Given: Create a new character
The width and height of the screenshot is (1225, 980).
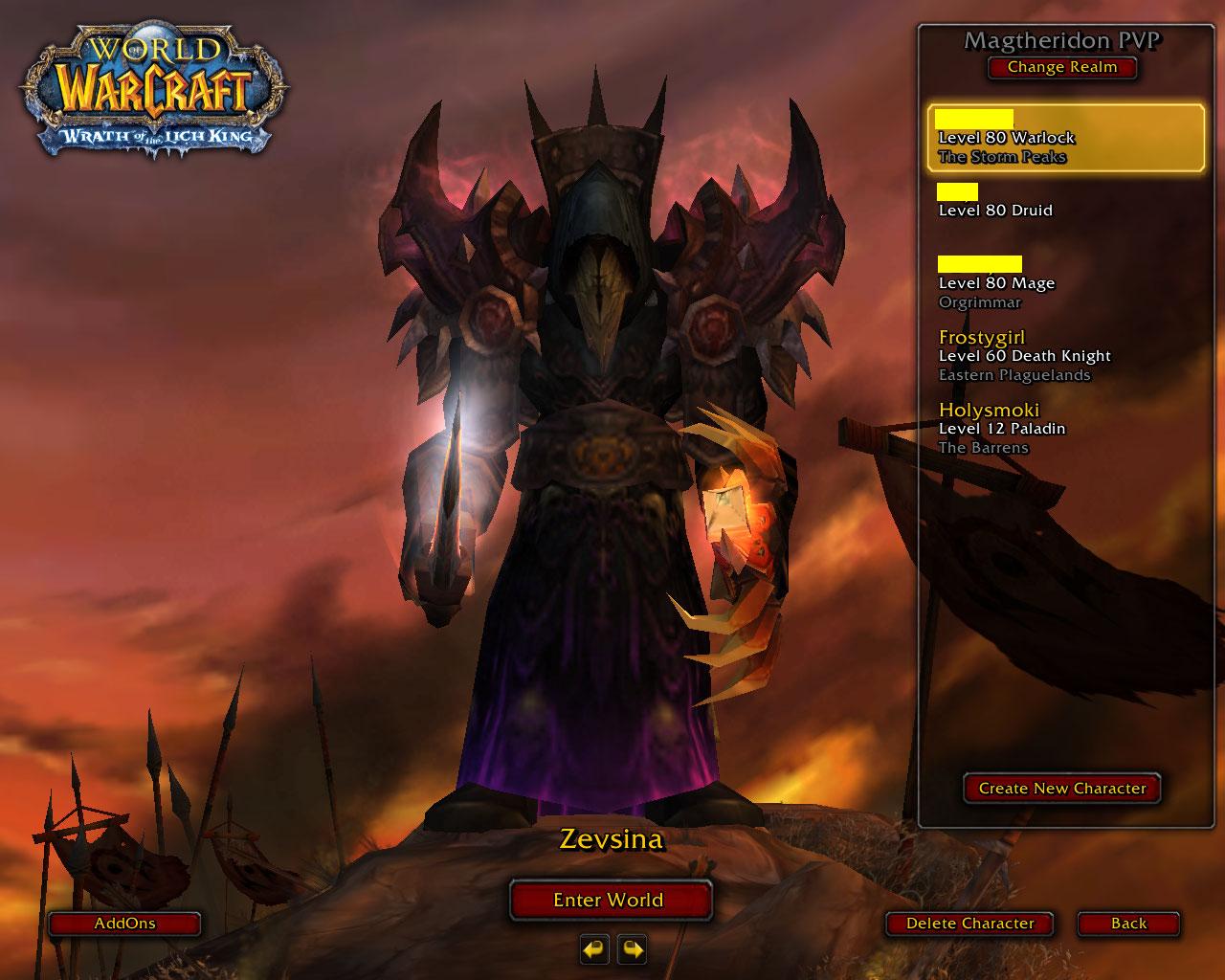Looking at the screenshot, I should [x=1061, y=789].
